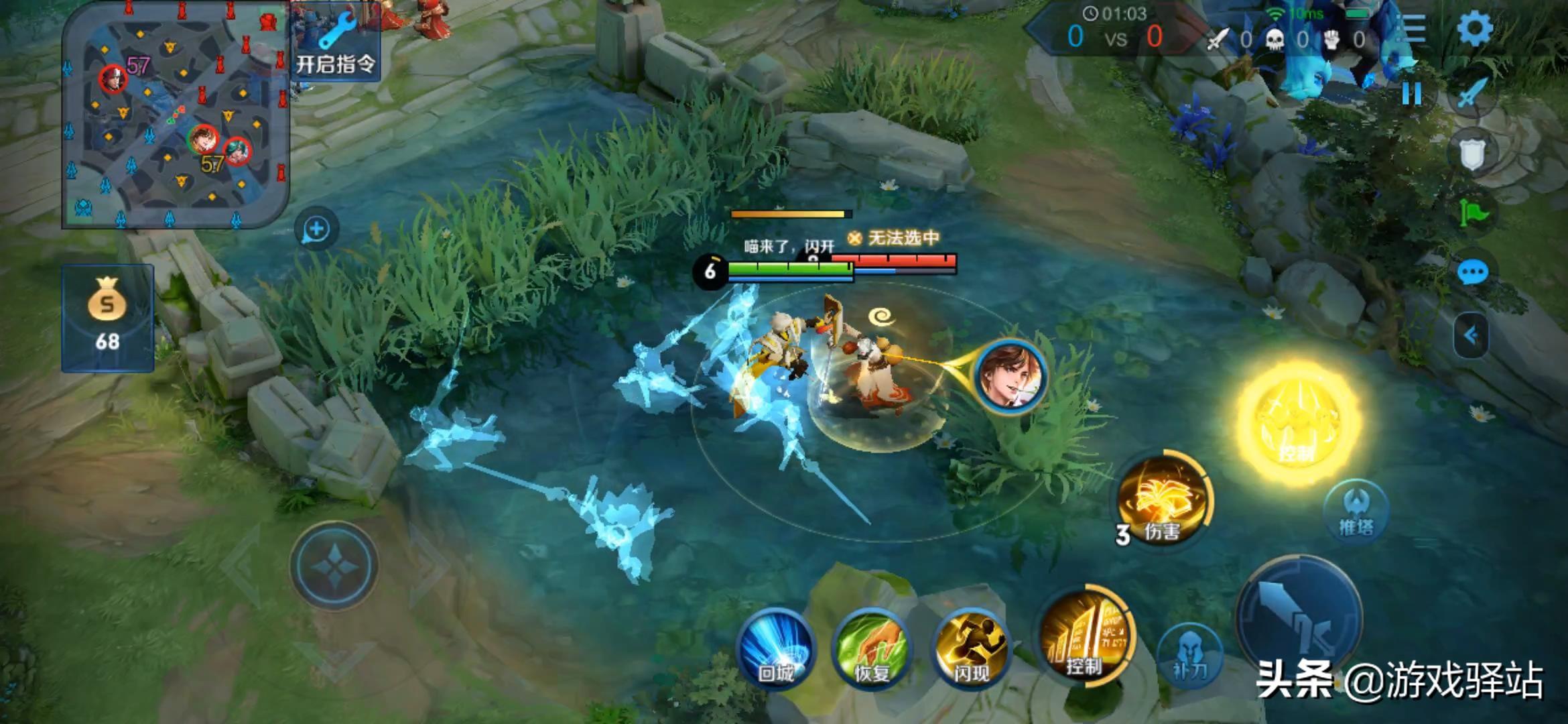Click the magnifier plus camera icon
Screen dimensions: 1568x724
tap(316, 229)
